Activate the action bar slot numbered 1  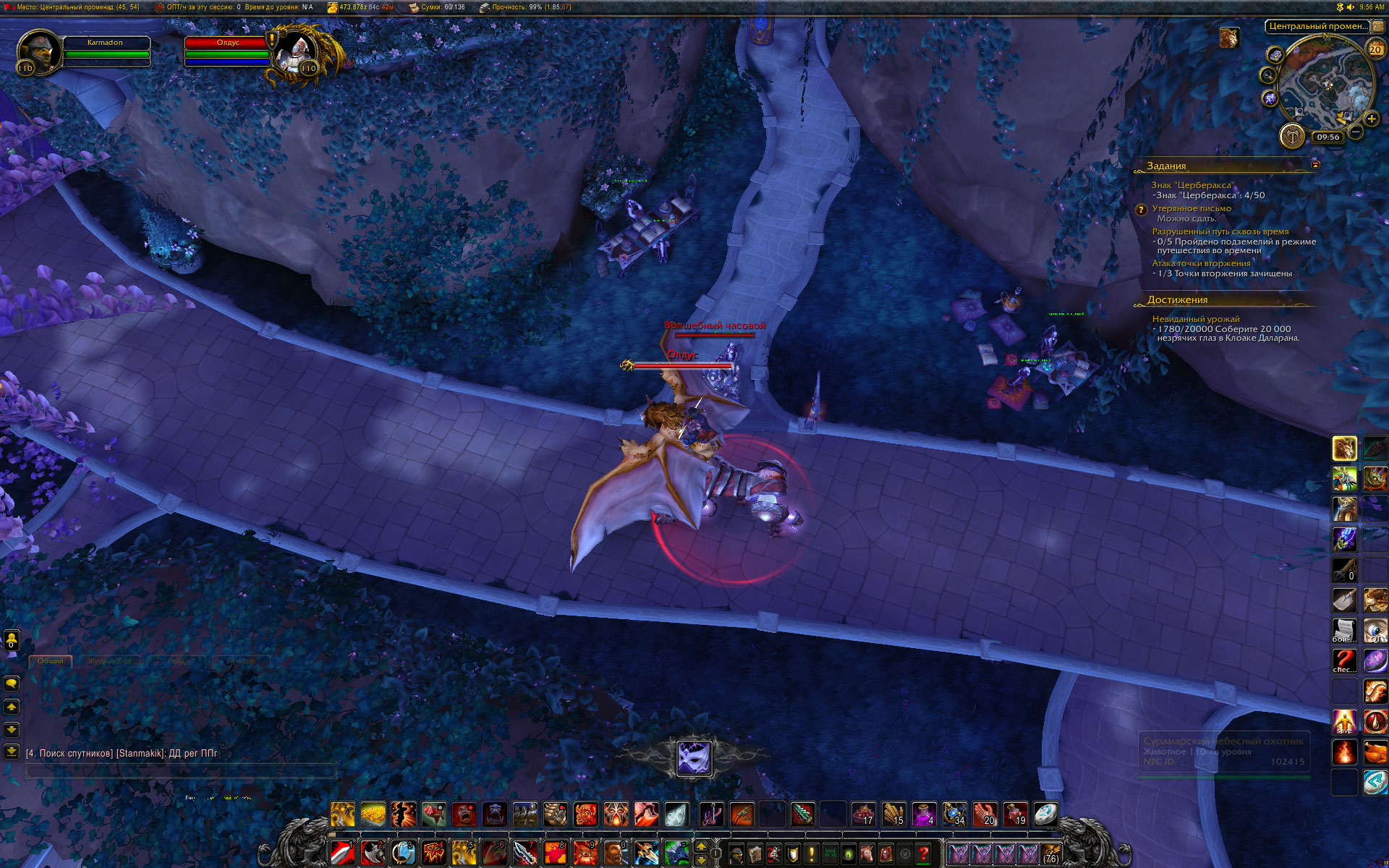coord(342,853)
